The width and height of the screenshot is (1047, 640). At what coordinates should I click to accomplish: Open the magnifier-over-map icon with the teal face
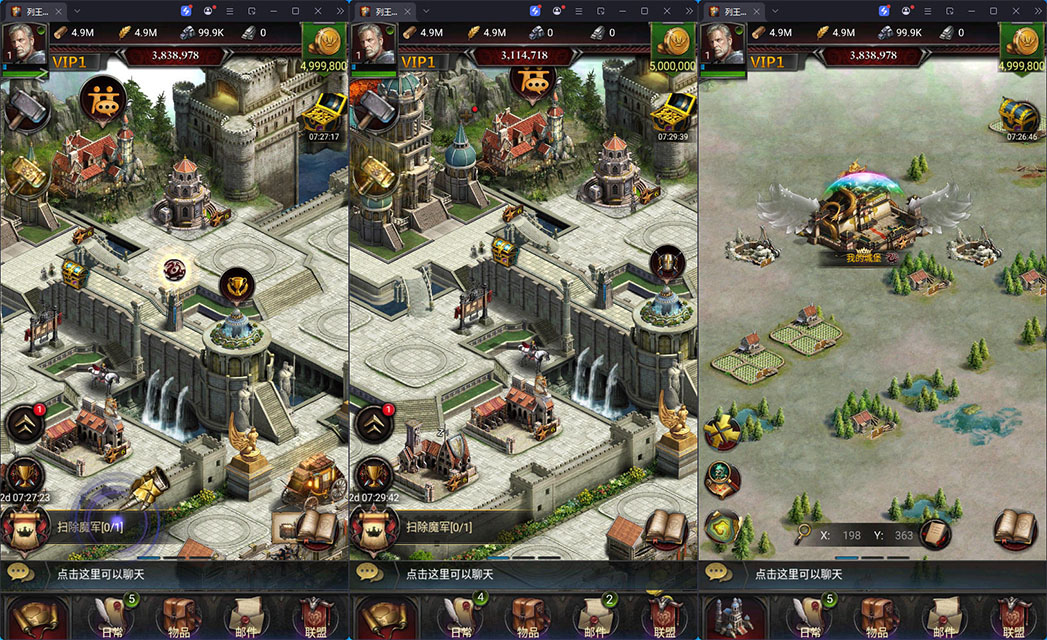coord(721,478)
